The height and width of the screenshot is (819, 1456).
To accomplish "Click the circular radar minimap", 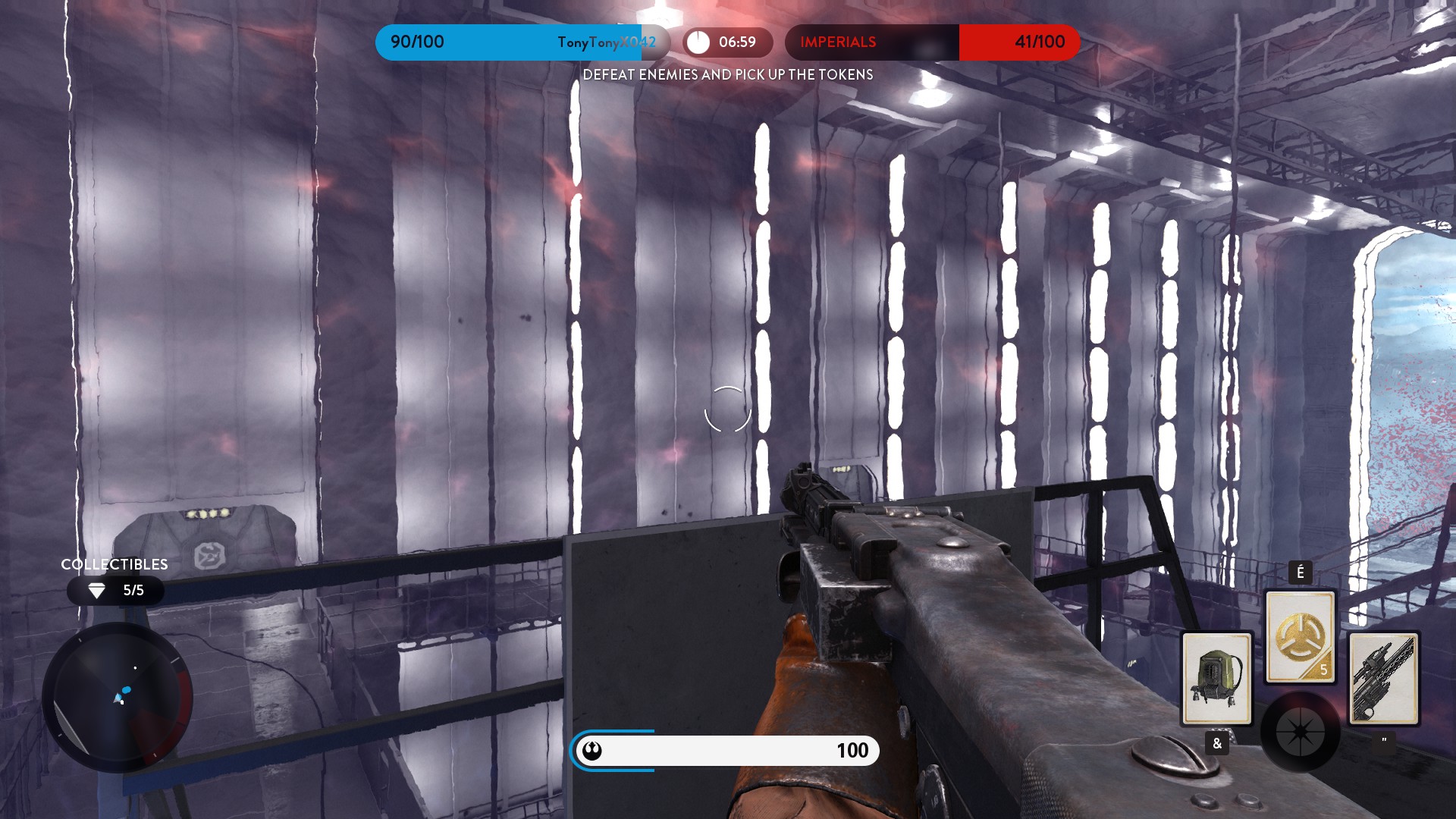I will click(x=118, y=698).
